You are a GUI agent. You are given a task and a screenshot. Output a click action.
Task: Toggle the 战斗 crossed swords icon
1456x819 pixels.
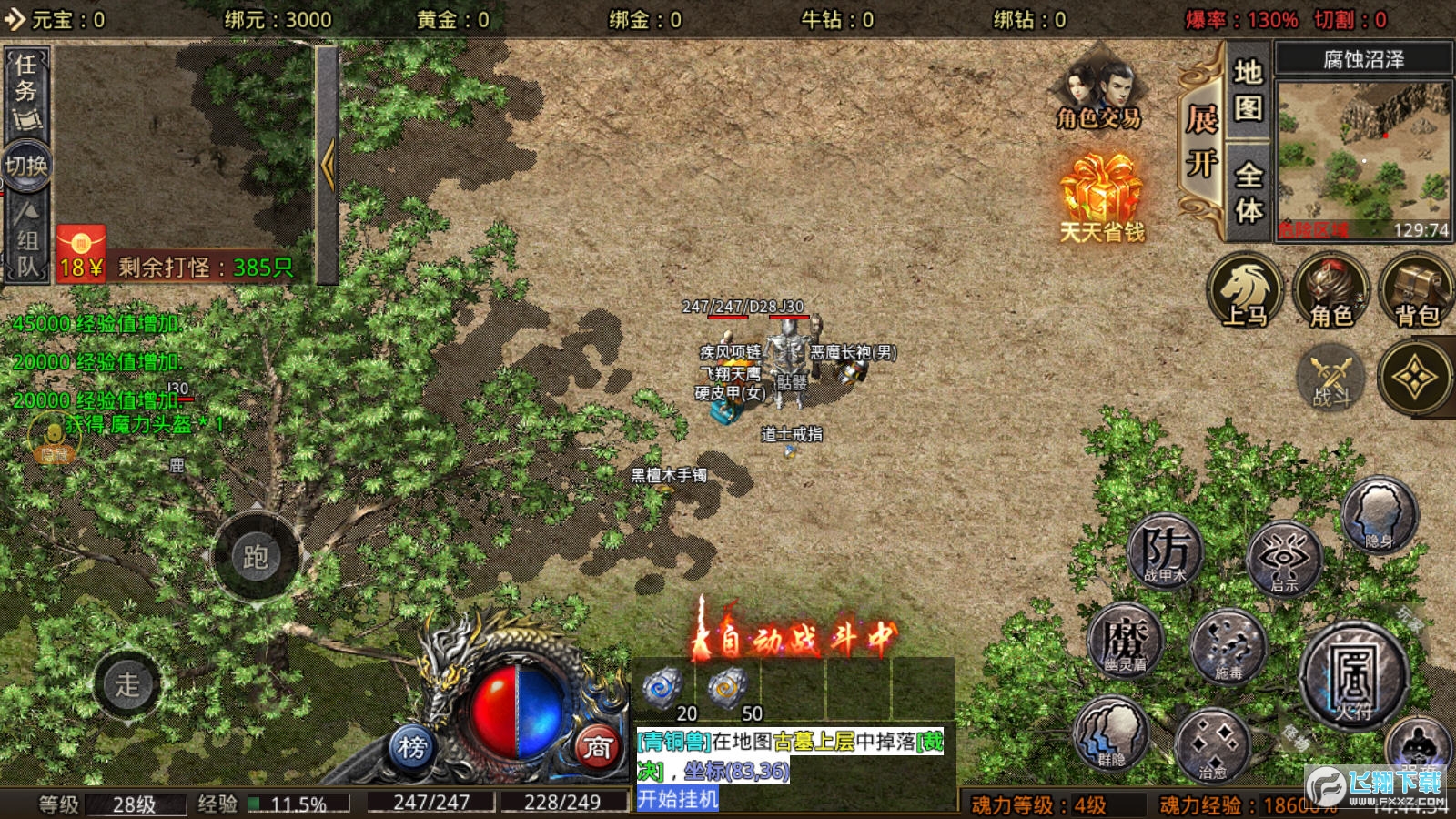coord(1331,378)
